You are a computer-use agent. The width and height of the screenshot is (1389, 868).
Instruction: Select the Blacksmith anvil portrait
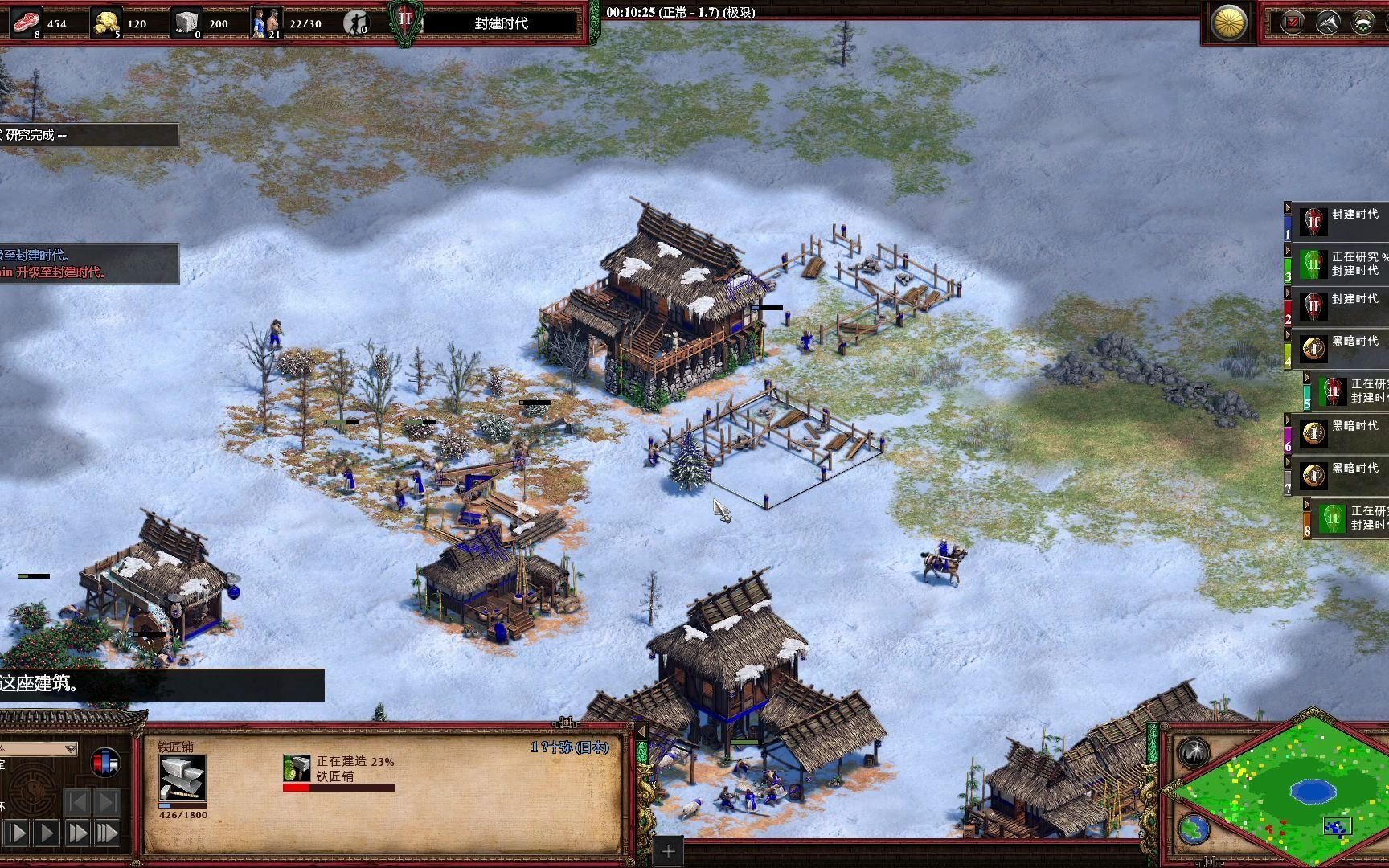pyautogui.click(x=182, y=777)
